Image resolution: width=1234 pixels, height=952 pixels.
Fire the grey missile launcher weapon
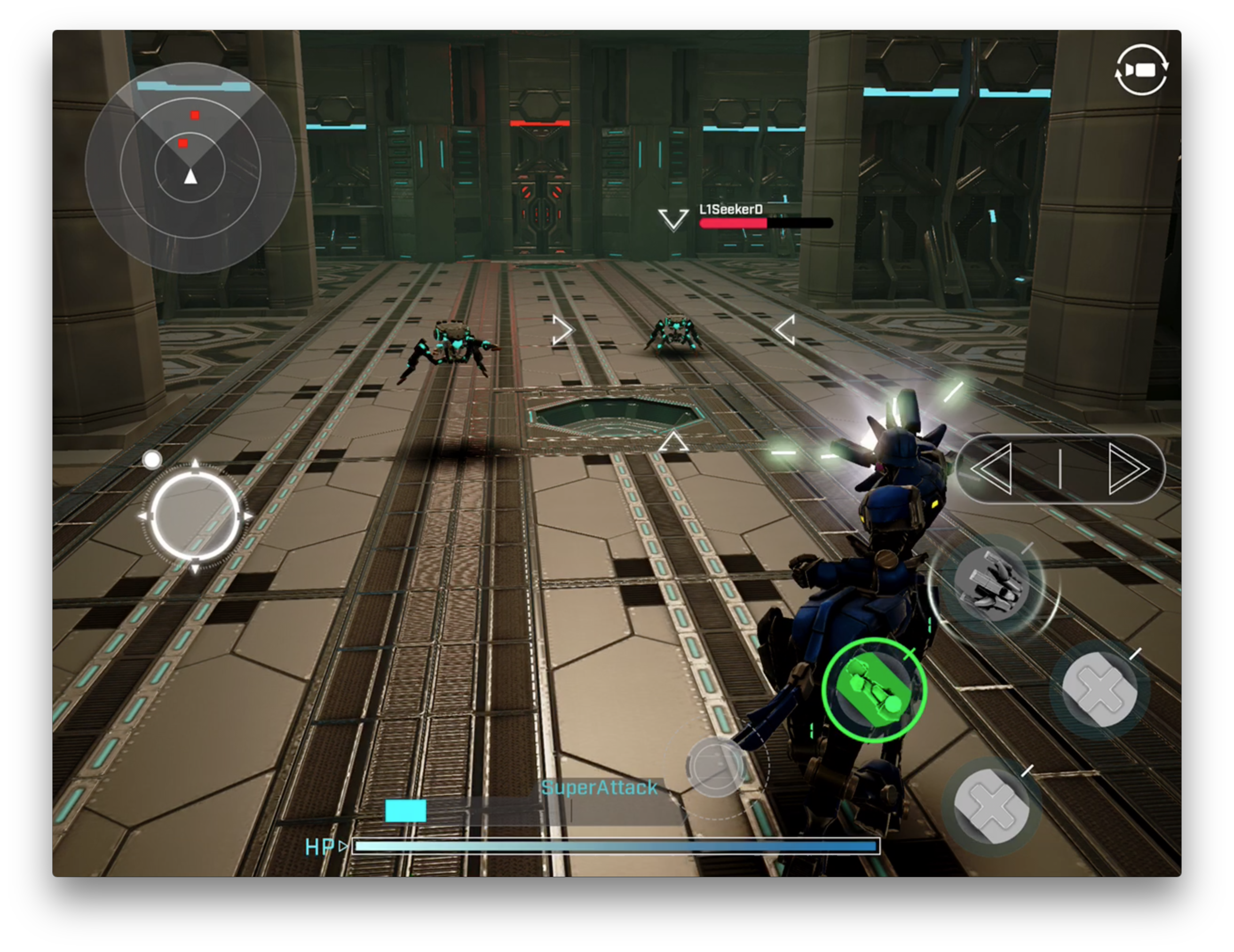pyautogui.click(x=992, y=584)
